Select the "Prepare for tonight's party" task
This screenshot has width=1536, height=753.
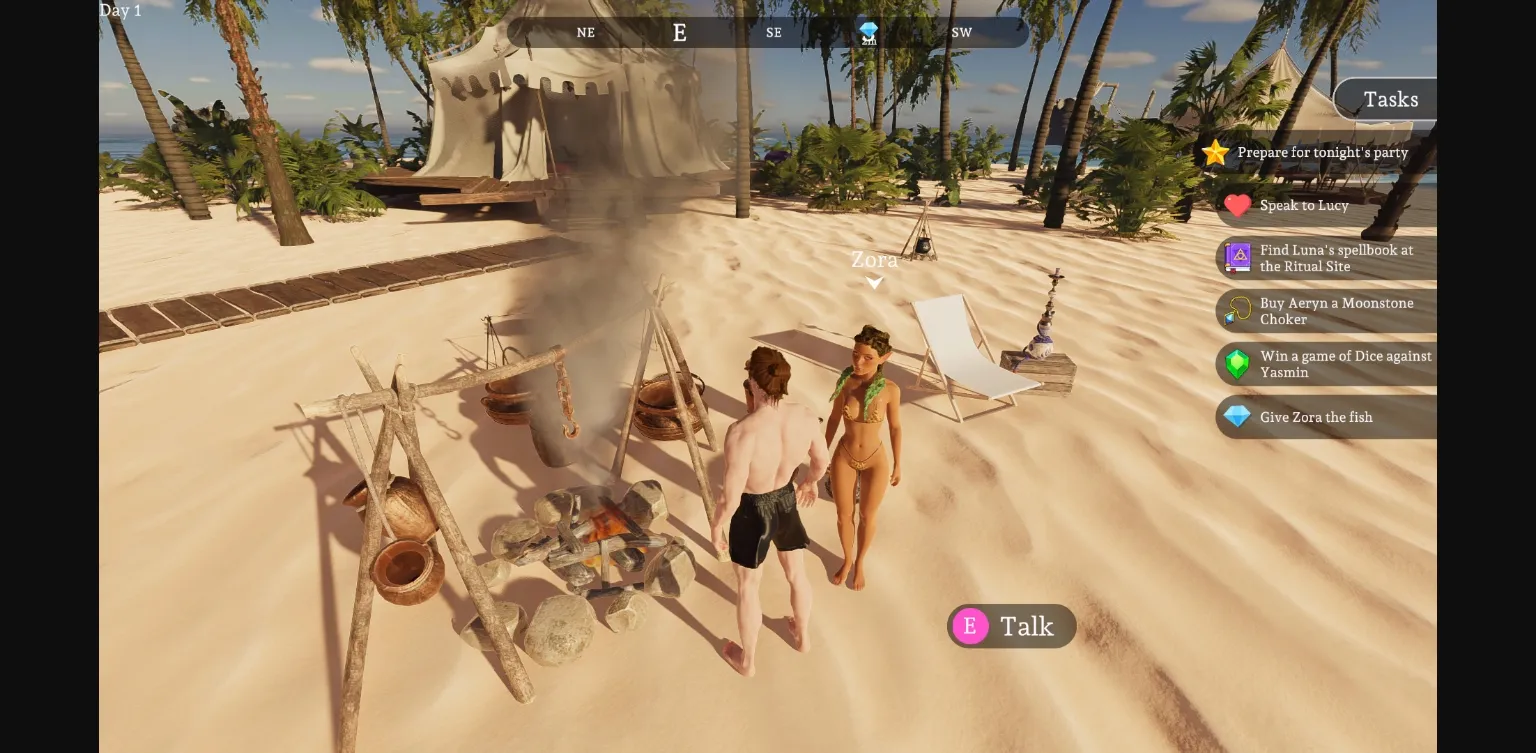(1321, 153)
